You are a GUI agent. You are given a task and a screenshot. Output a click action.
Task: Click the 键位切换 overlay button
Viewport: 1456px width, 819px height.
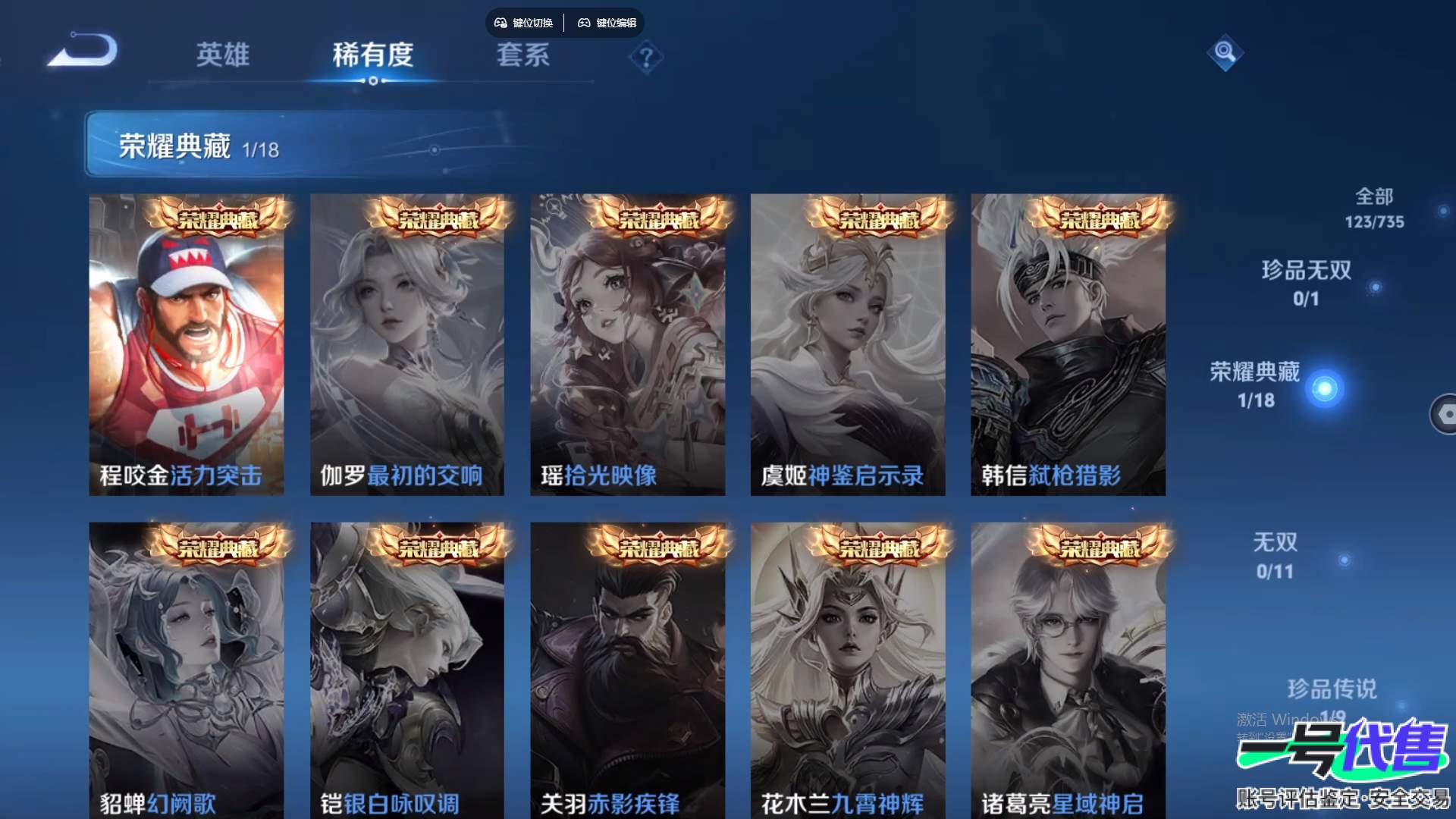pos(524,23)
